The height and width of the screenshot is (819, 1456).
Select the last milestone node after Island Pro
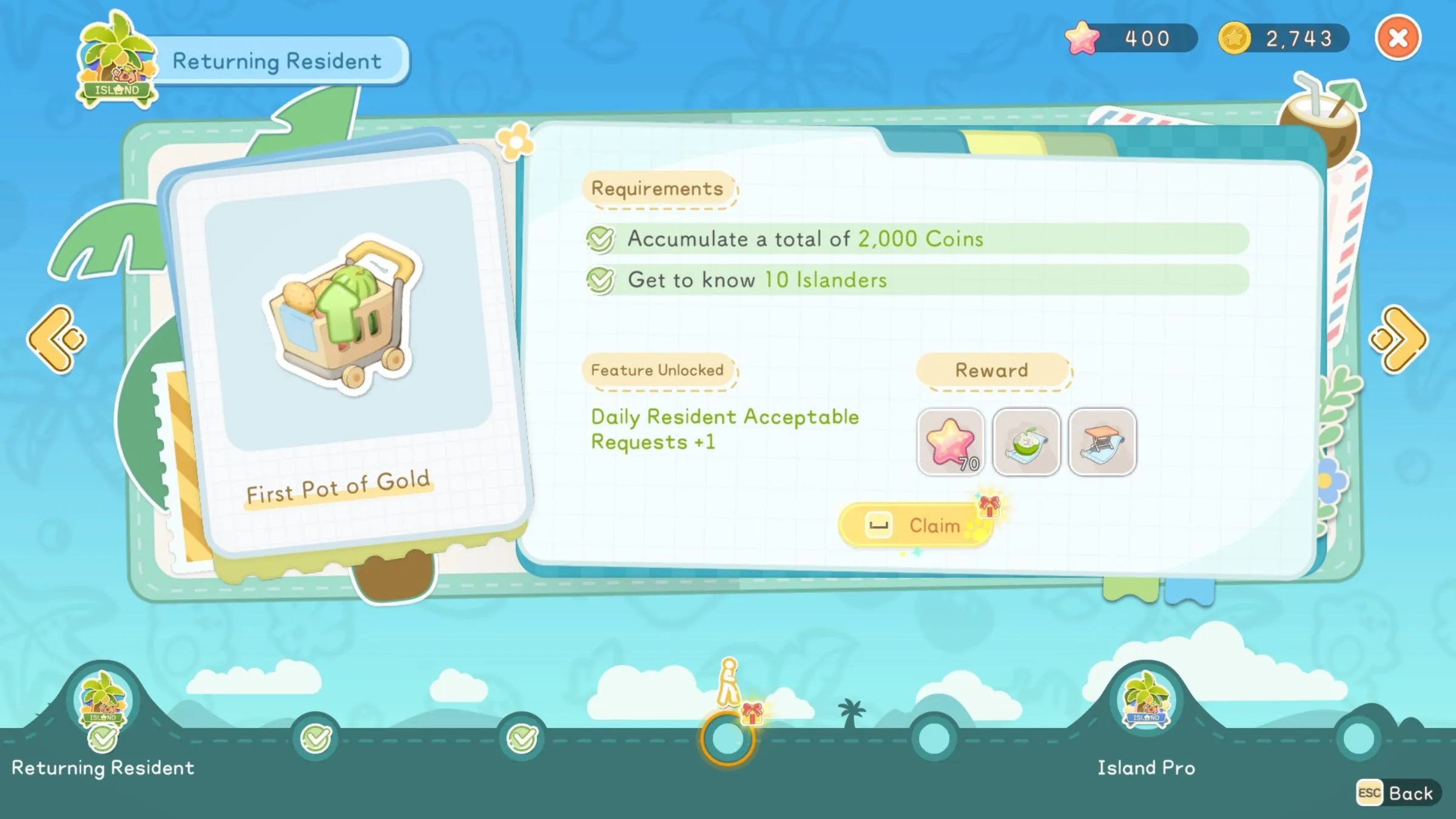point(1358,739)
